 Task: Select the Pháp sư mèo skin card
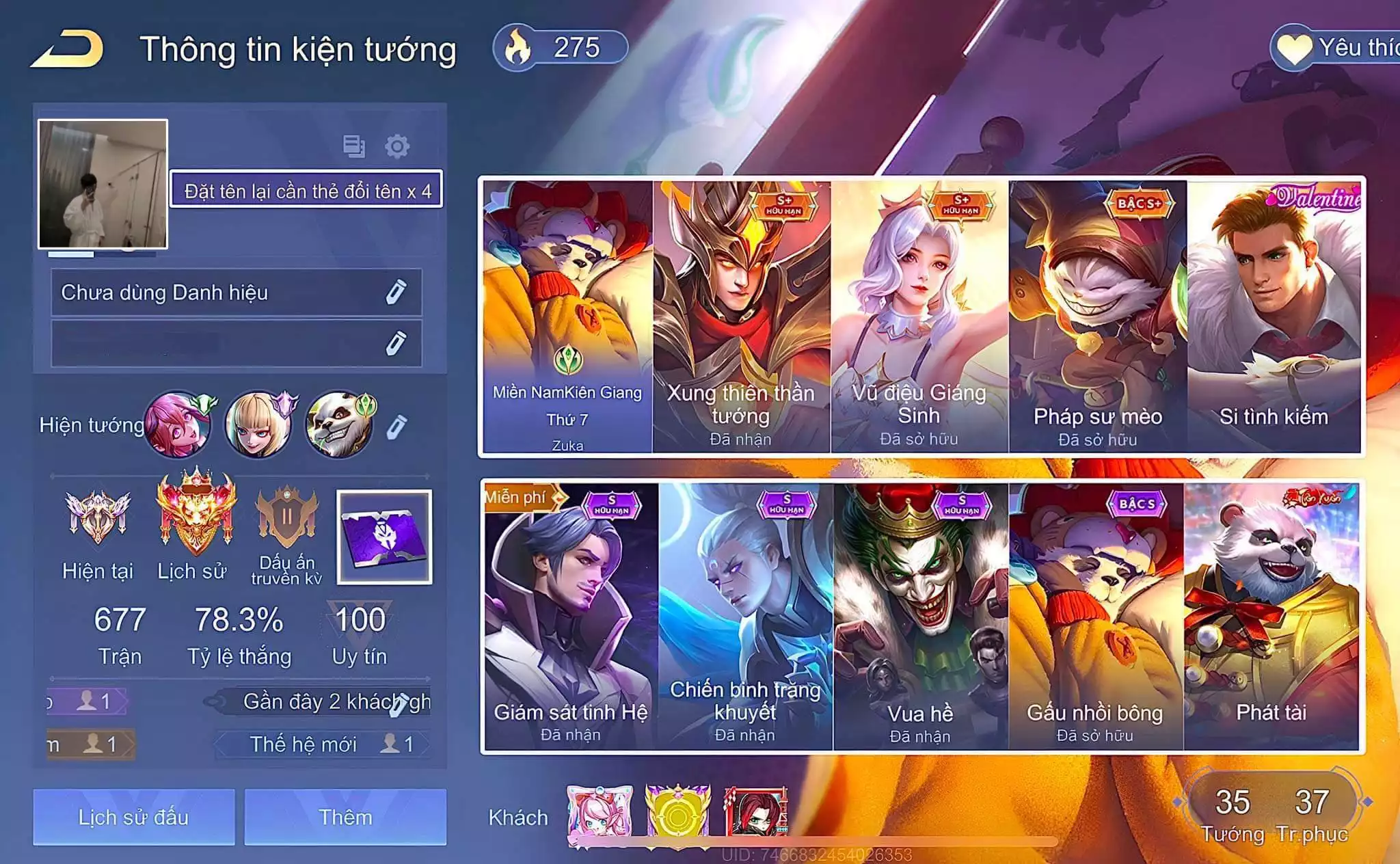point(1097,316)
